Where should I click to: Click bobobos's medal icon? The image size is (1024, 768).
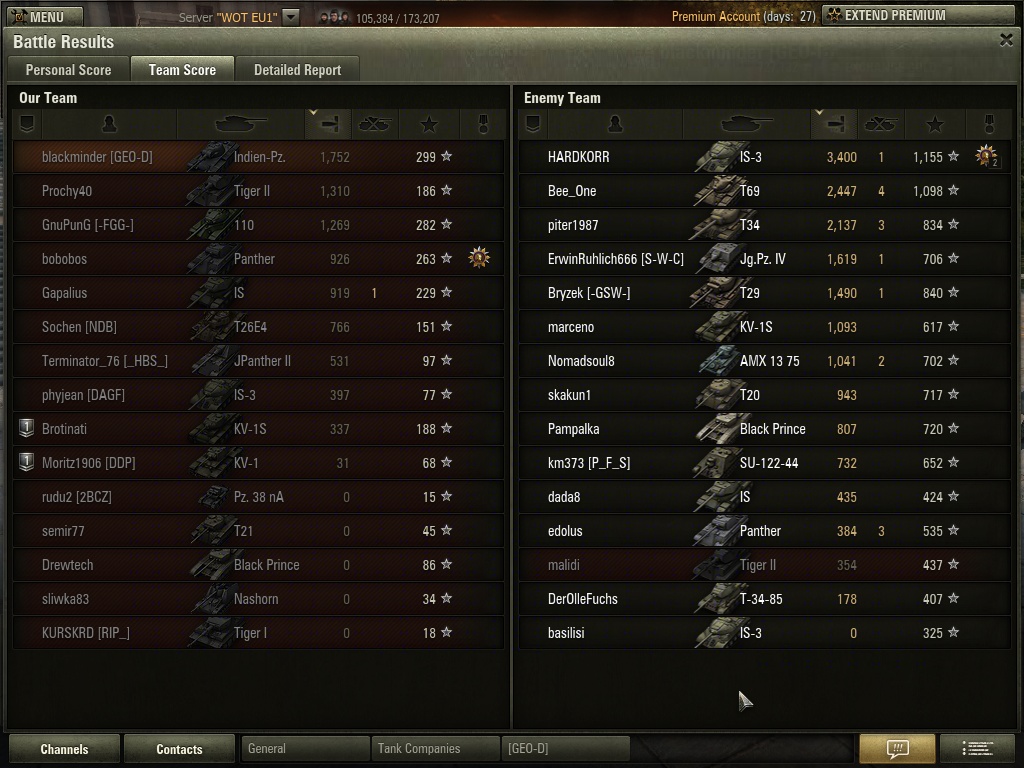coord(479,259)
